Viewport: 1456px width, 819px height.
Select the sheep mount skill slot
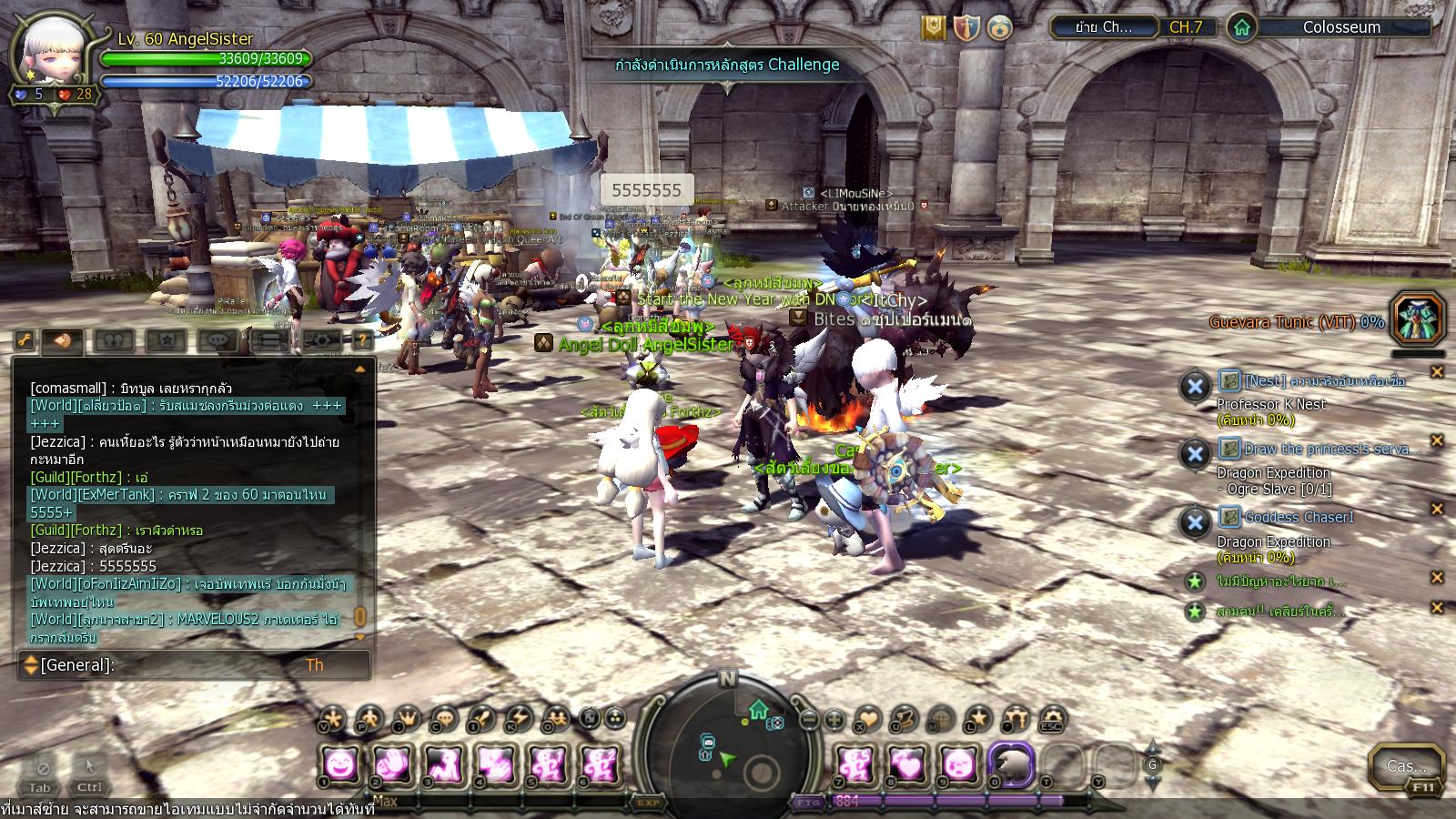coord(1011,764)
